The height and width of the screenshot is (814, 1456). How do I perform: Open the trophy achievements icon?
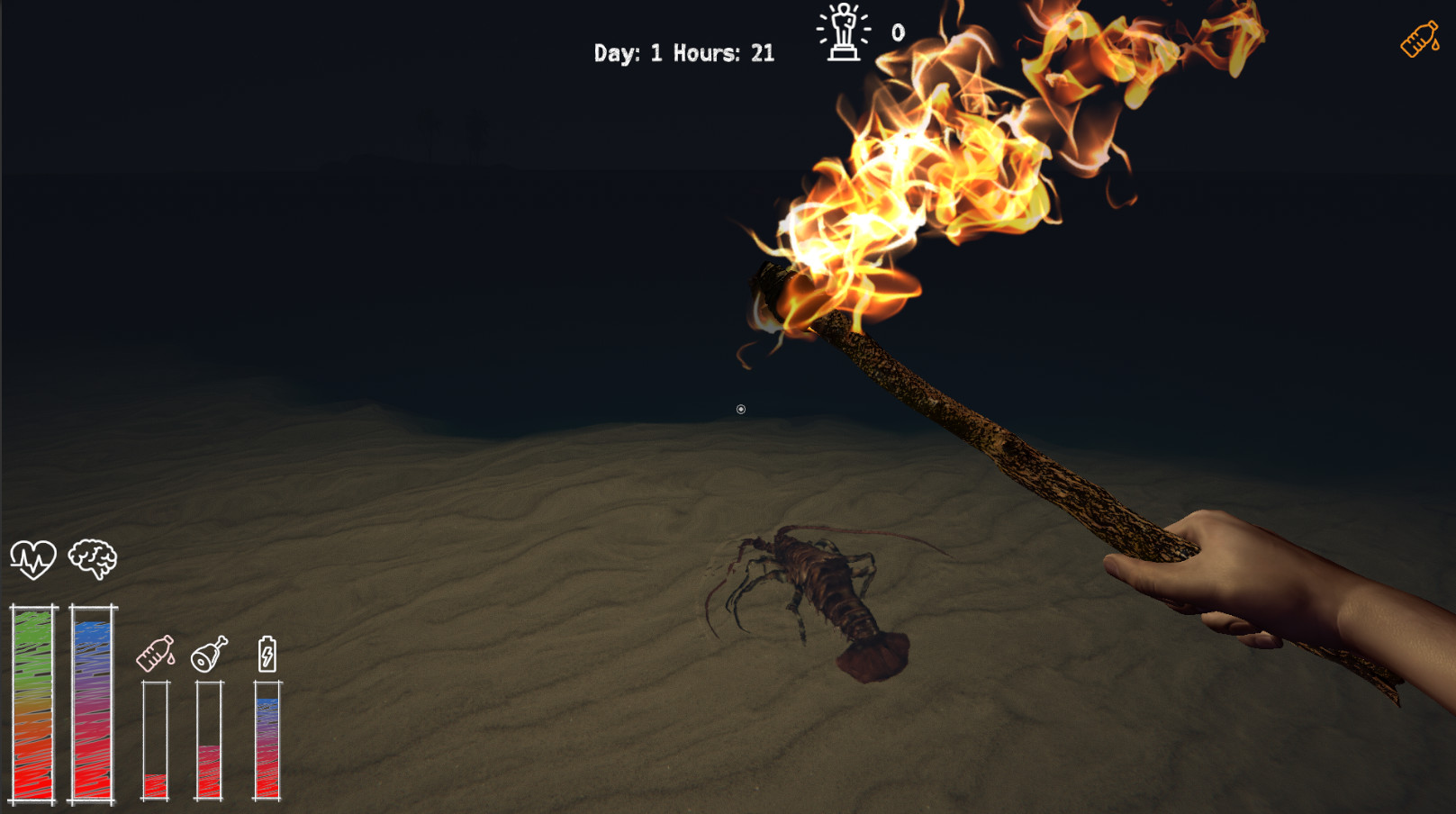coord(844,32)
